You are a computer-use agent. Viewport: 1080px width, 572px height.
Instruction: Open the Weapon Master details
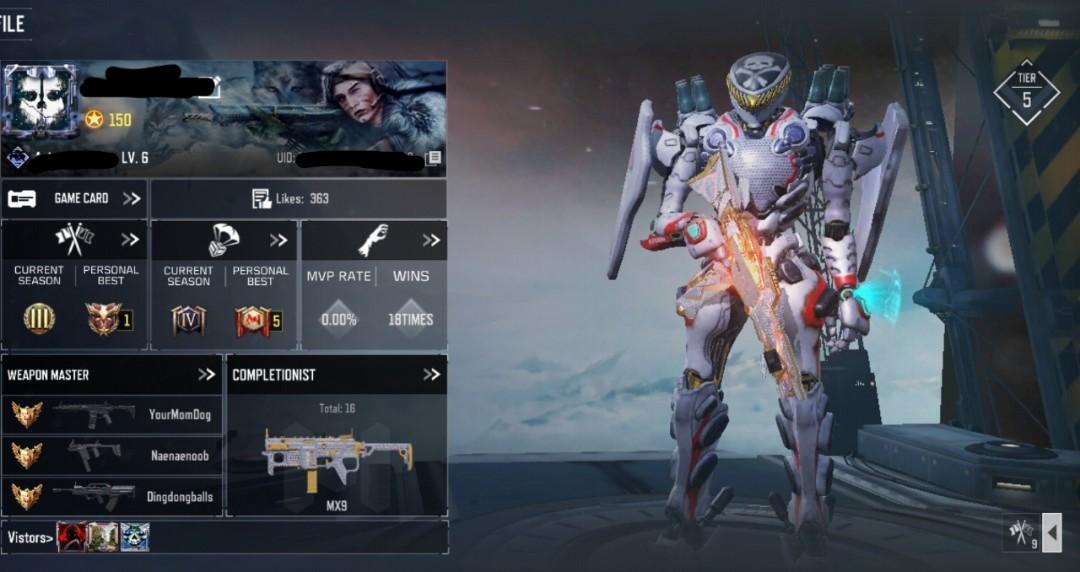coord(206,375)
